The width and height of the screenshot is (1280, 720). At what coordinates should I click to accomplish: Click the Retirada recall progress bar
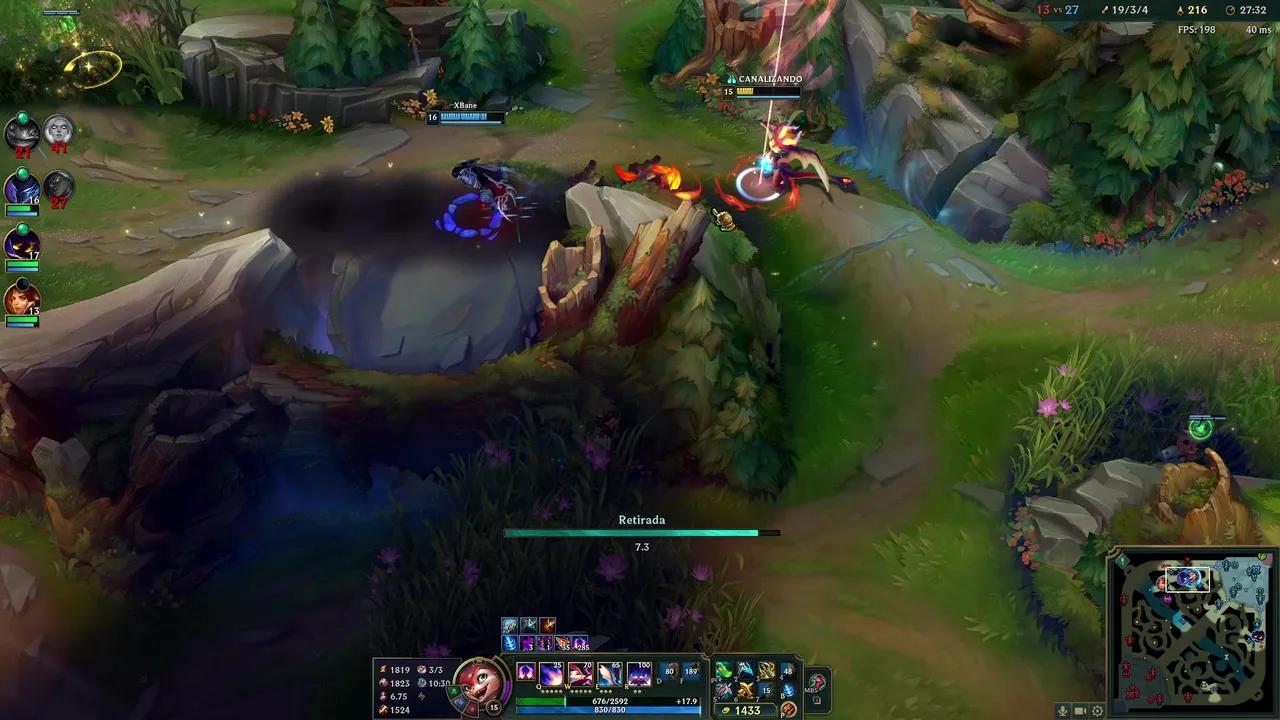click(x=640, y=532)
